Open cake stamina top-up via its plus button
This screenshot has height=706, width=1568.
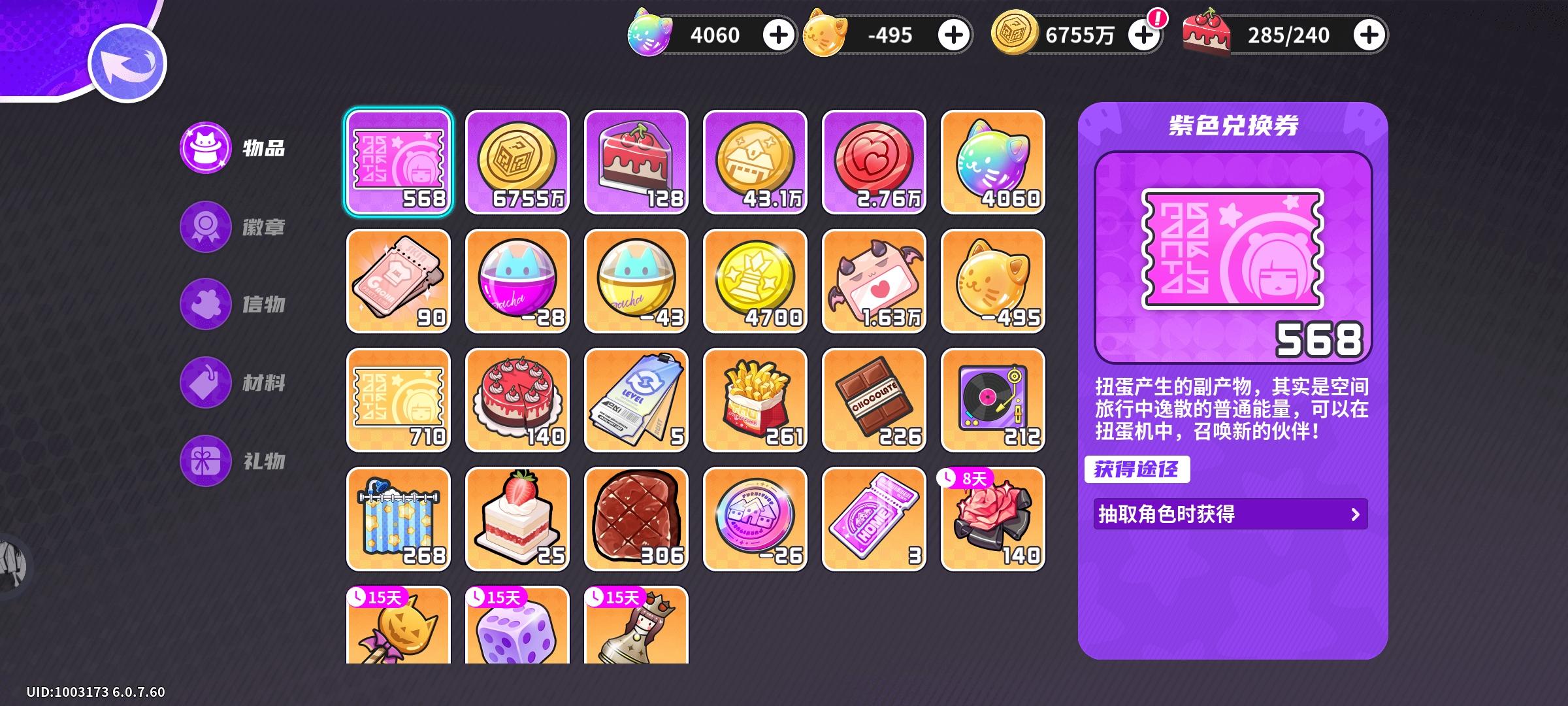coord(1372,35)
